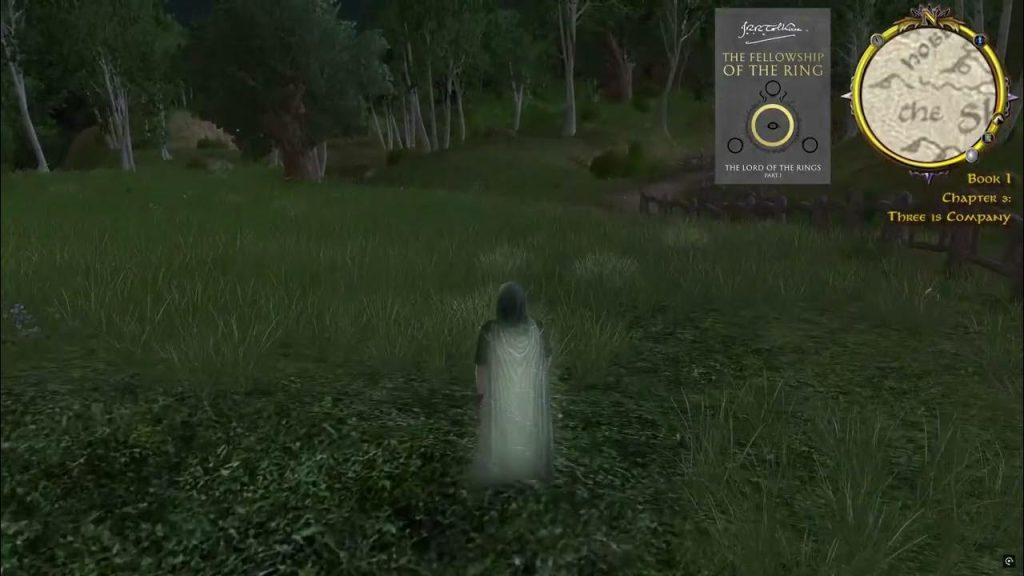Click the white pearl button below the minimap
The width and height of the screenshot is (1024, 576).
point(970,155)
